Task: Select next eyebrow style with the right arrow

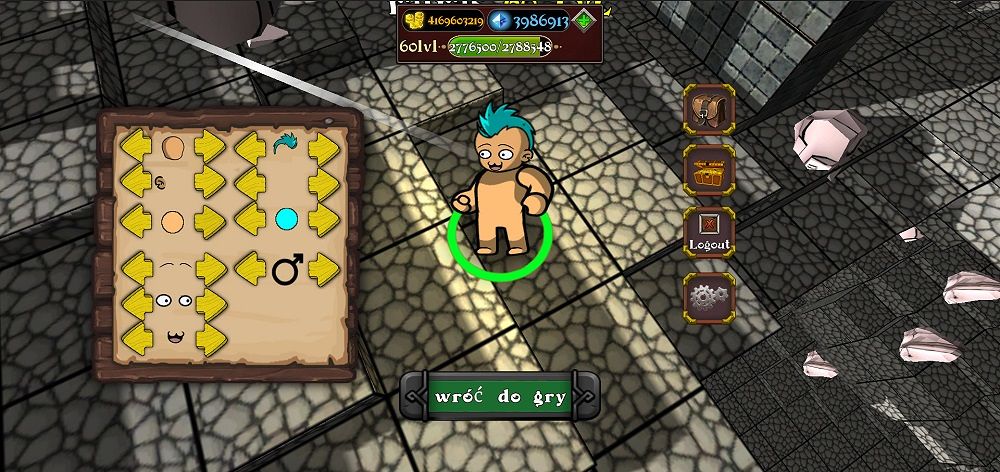Action: tap(210, 267)
